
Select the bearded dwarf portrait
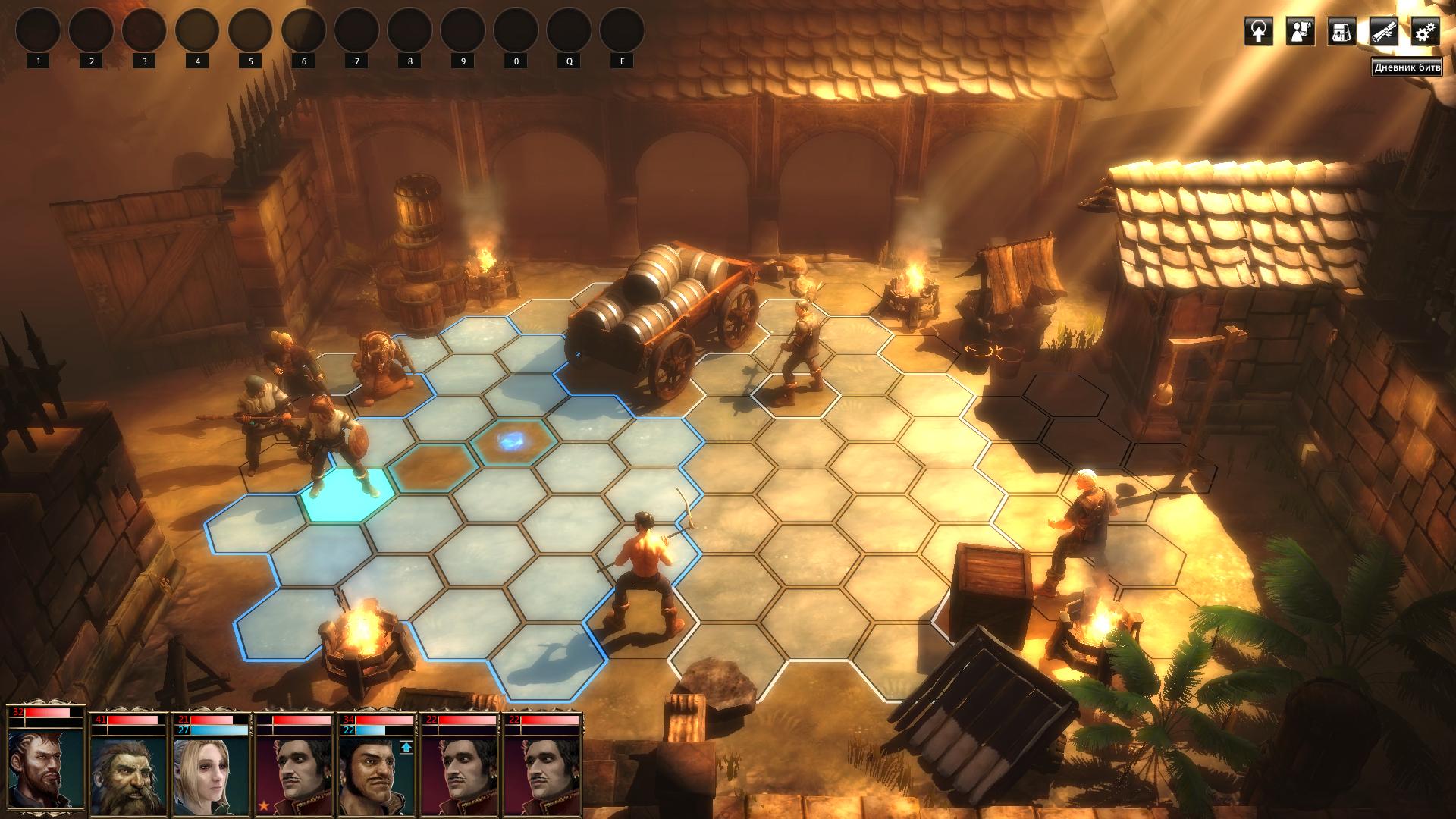[128, 771]
